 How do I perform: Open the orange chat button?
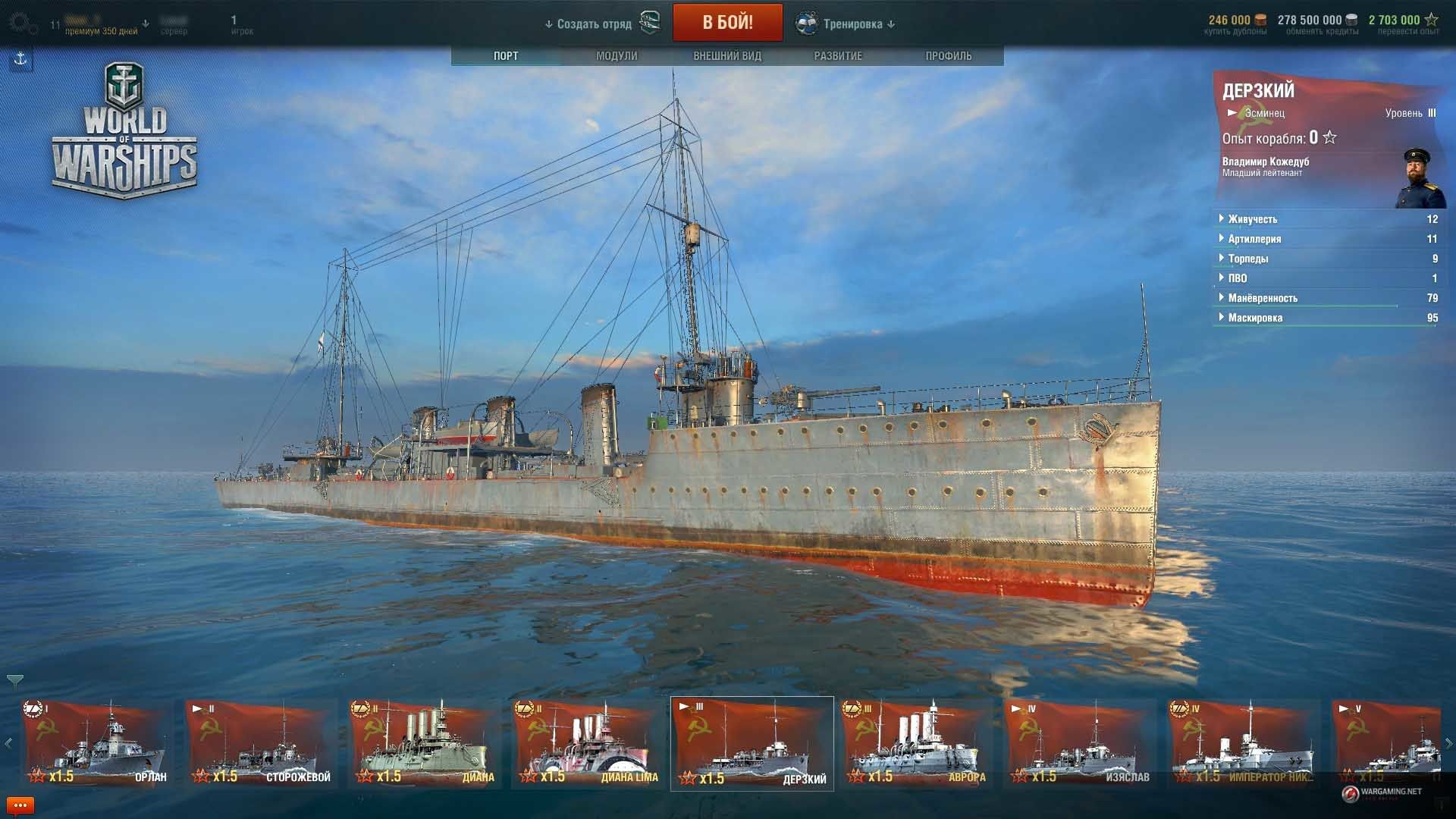click(20, 805)
